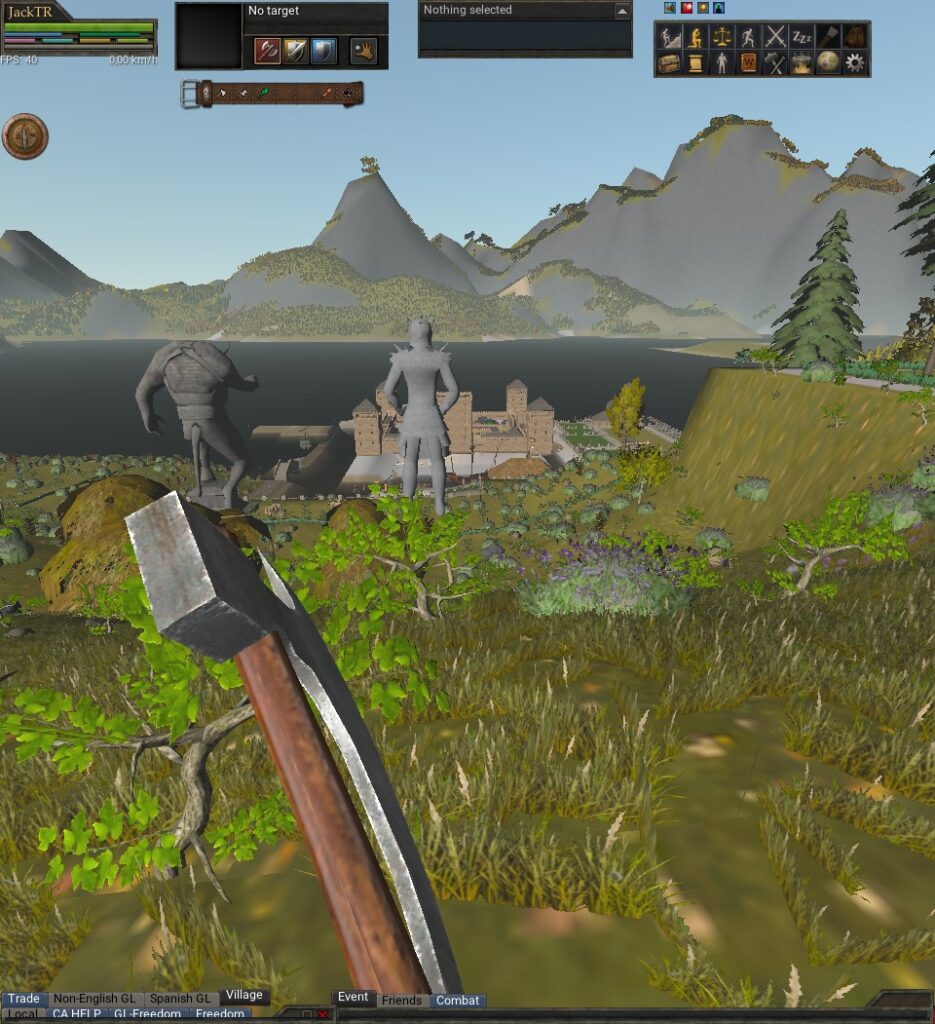935x1024 pixels.
Task: Choose the normal stance yellow shield icon
Action: point(295,50)
